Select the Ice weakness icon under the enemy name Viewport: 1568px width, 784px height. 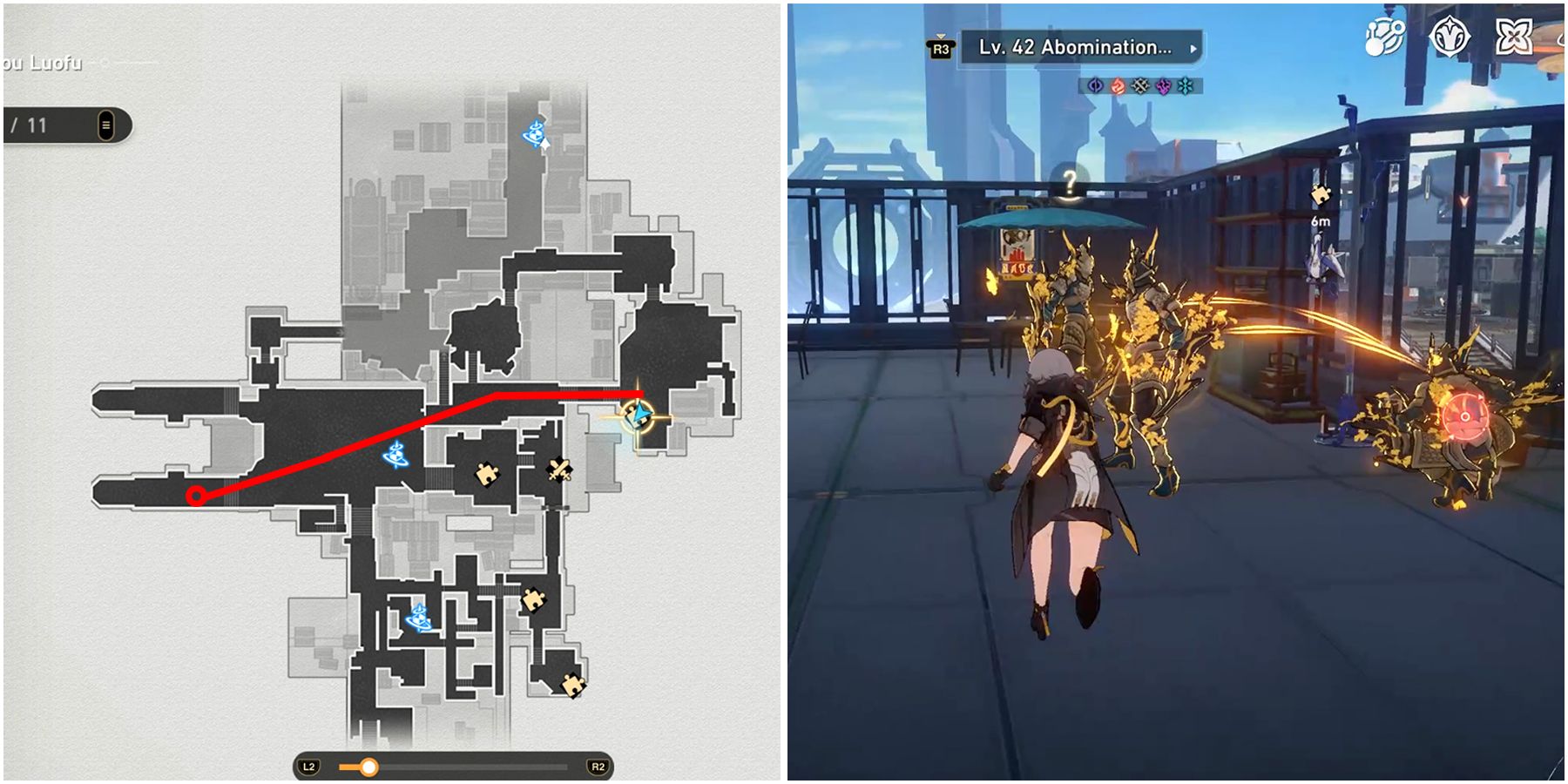(x=1186, y=84)
